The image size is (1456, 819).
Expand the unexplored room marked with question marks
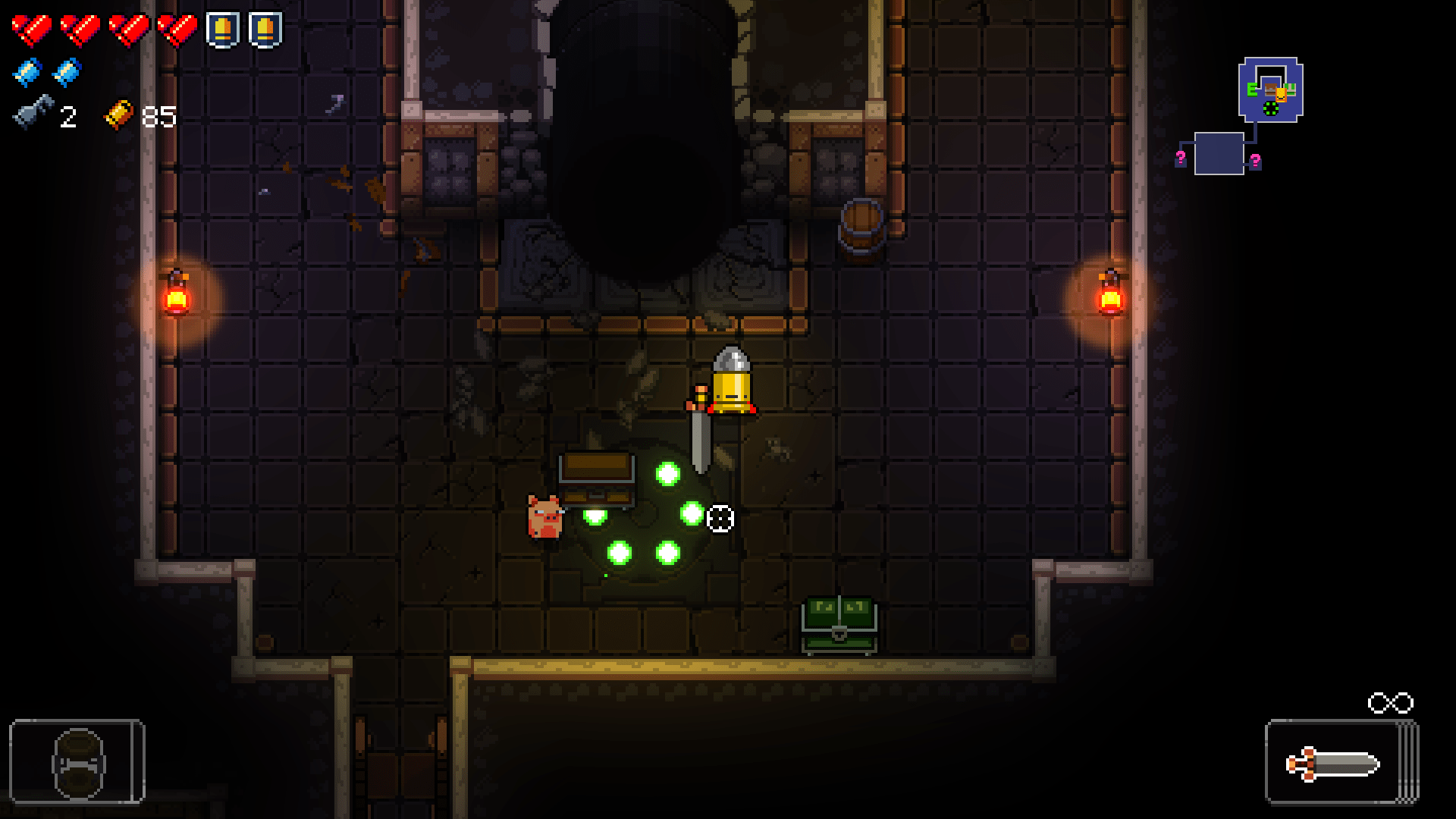coord(1218,155)
